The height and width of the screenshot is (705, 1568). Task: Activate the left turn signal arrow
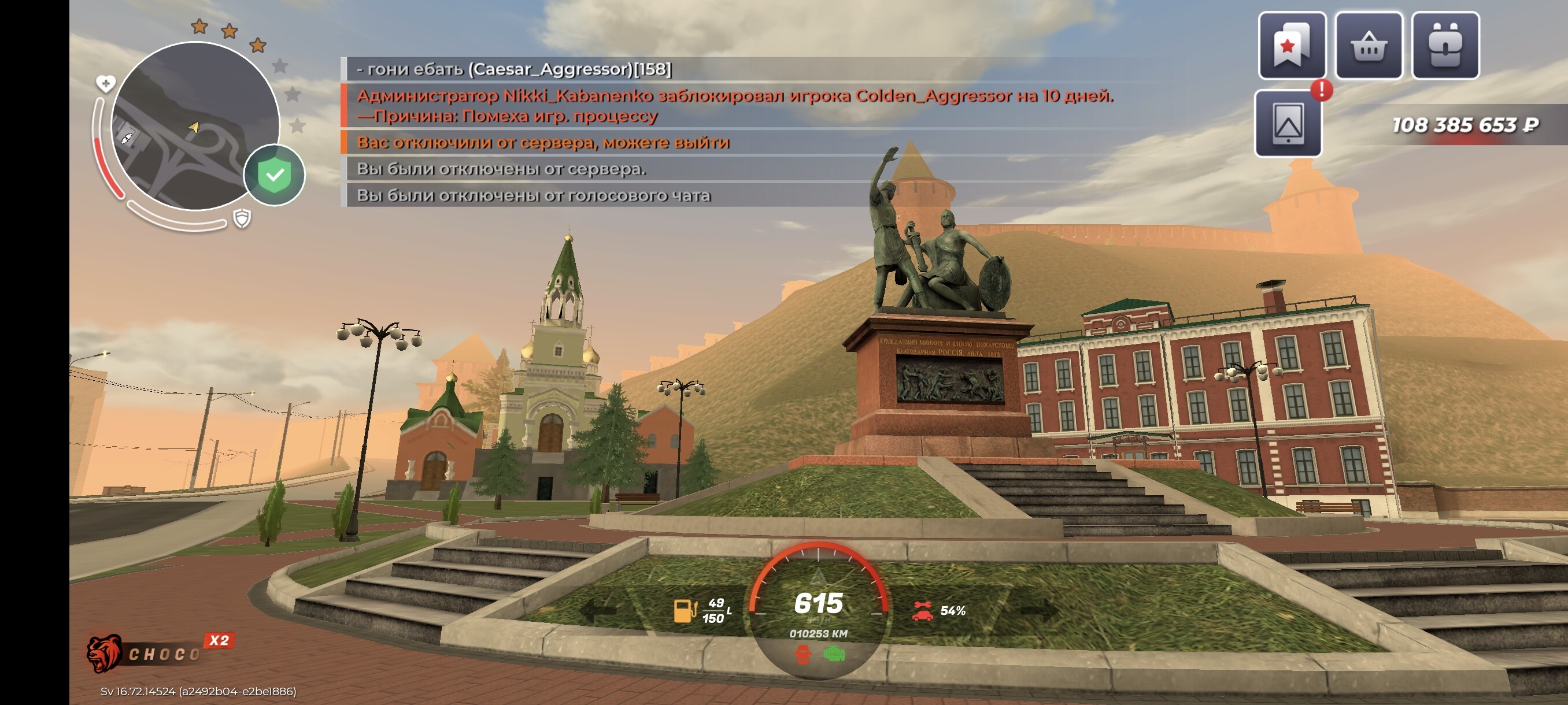coord(600,610)
